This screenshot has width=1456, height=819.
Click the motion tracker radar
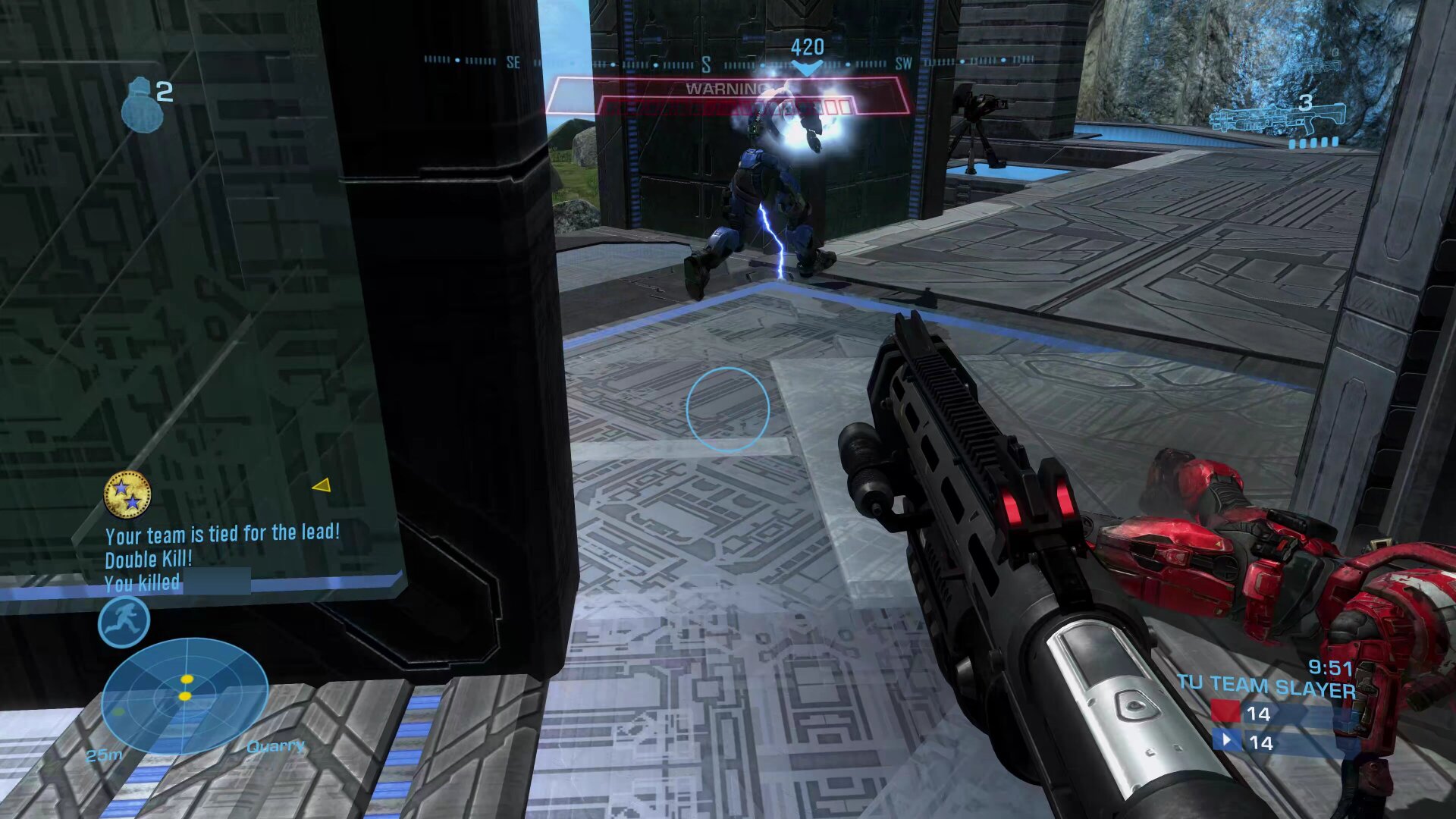[x=184, y=695]
